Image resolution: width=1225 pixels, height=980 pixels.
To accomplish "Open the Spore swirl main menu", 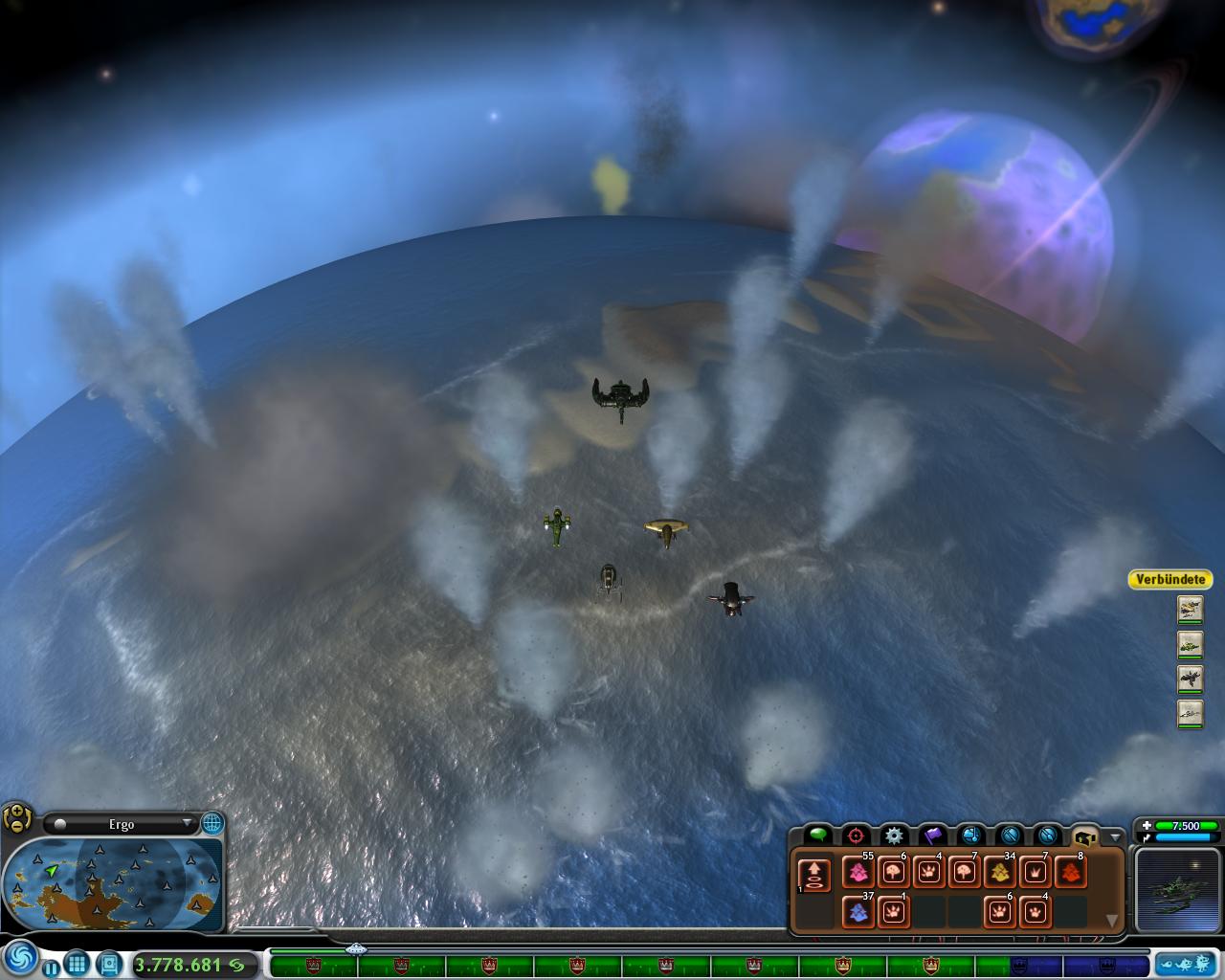I will pyautogui.click(x=20, y=958).
